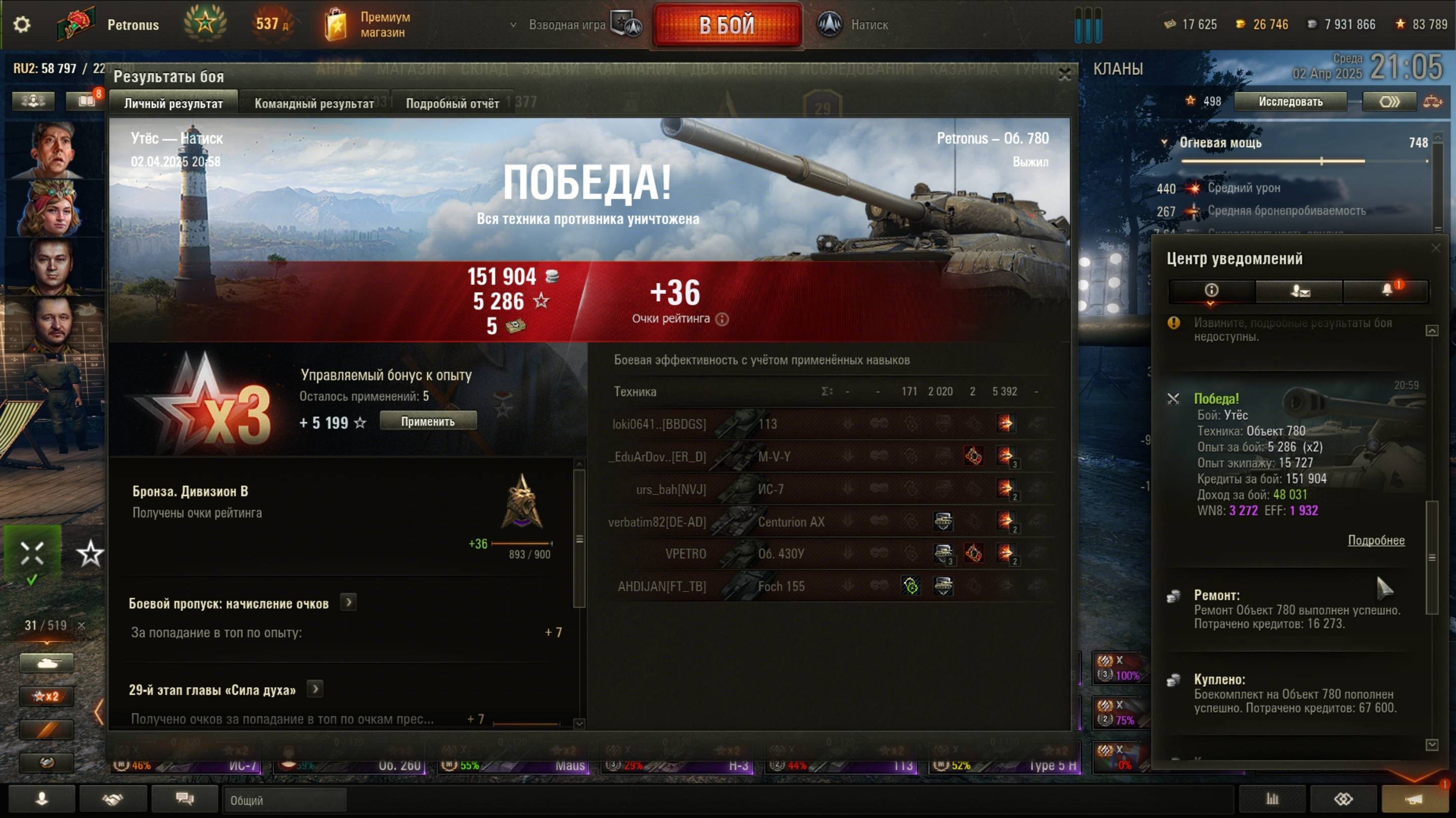The image size is (1456, 818).
Task: Select the Личный результат tab
Action: coord(173,104)
